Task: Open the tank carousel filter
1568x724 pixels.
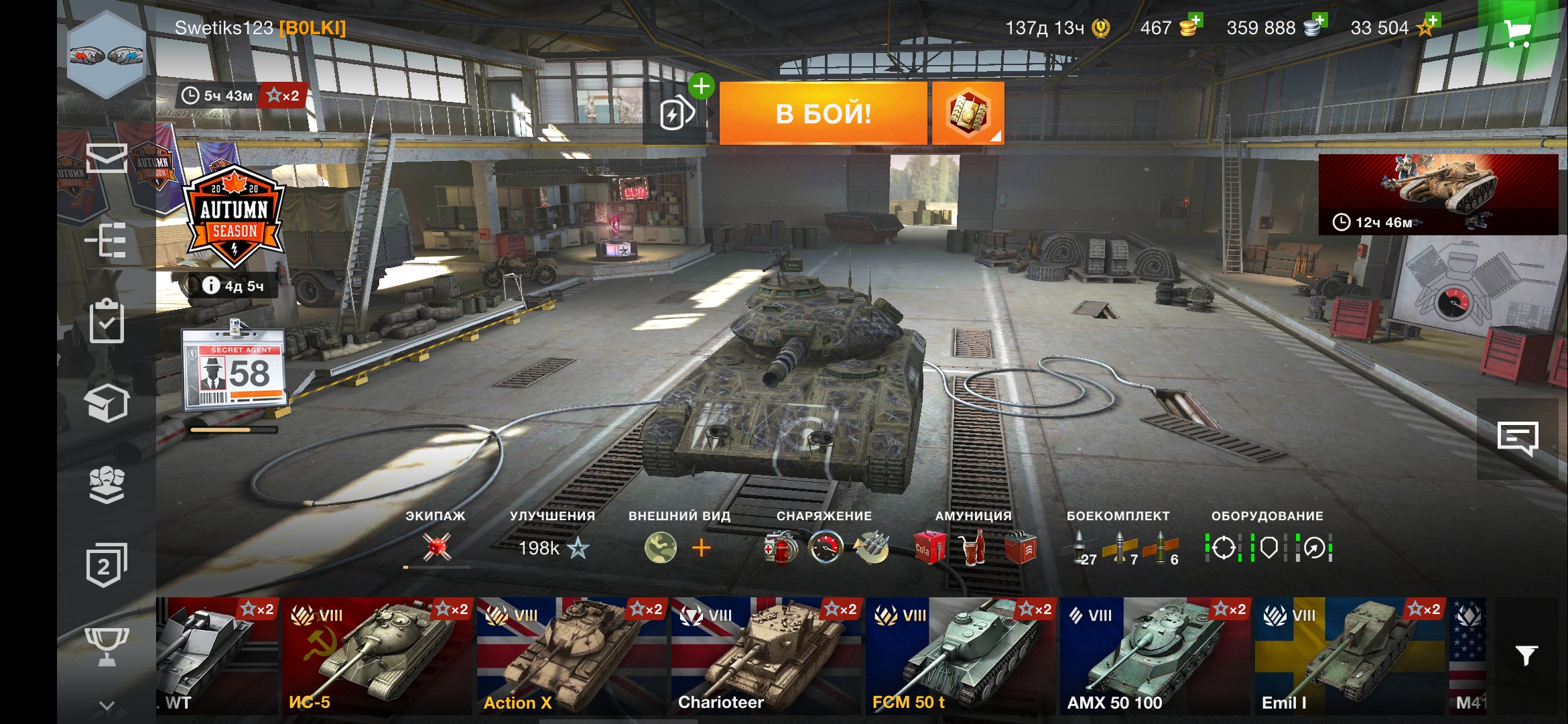Action: tap(1526, 655)
